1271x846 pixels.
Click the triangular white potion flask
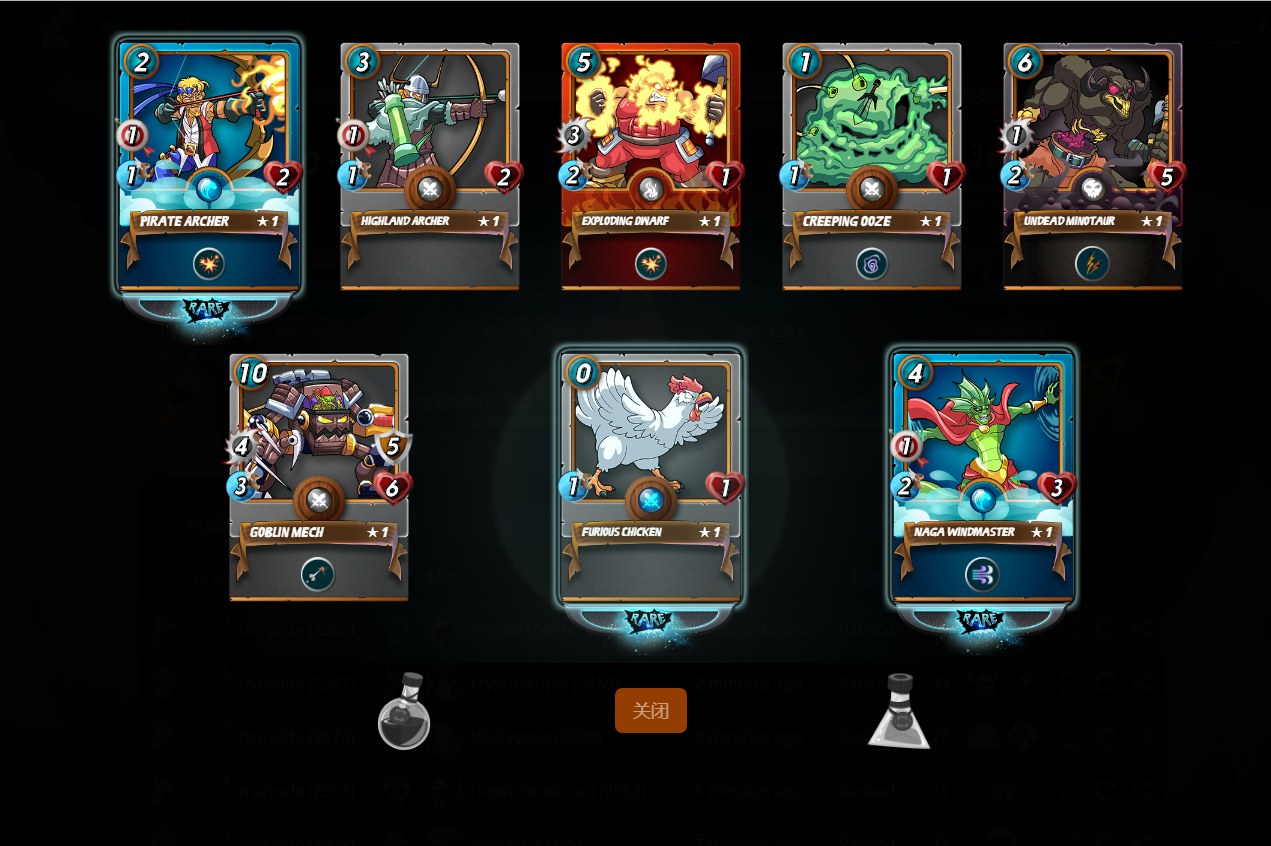[900, 712]
